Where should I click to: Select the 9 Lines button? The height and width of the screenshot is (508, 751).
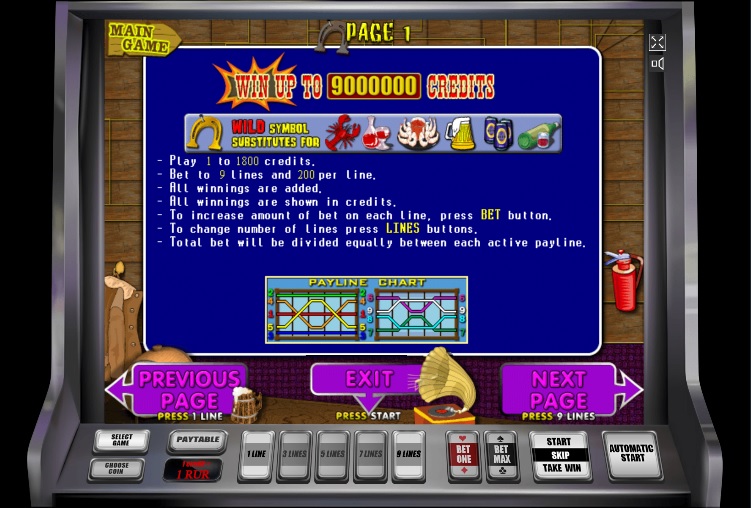409,455
